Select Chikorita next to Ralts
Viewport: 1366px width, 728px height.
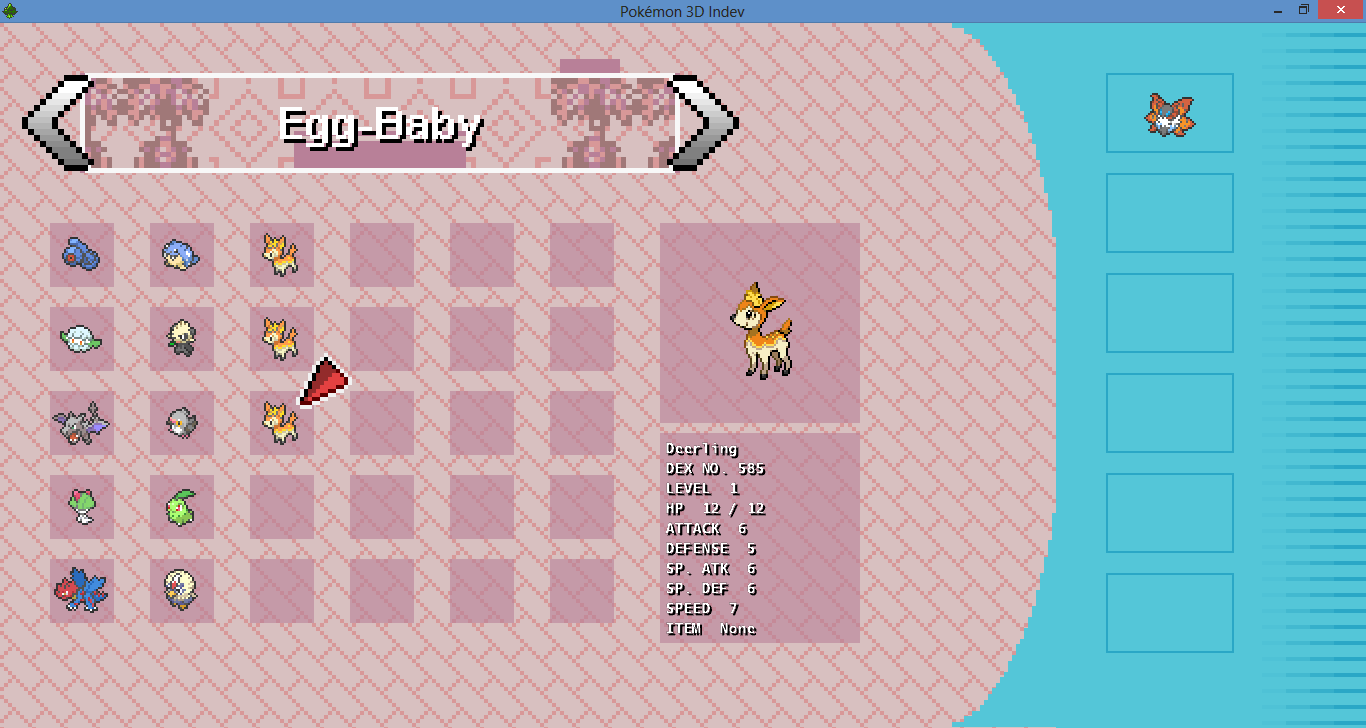181,508
